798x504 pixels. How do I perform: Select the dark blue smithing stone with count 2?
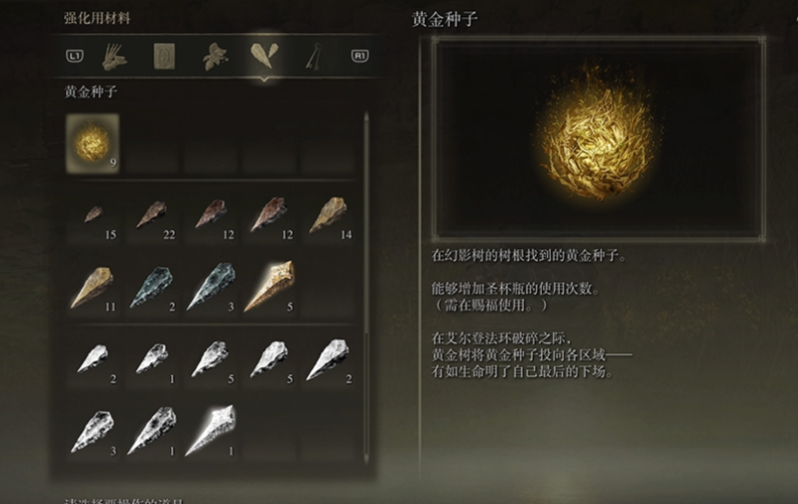(x=151, y=288)
